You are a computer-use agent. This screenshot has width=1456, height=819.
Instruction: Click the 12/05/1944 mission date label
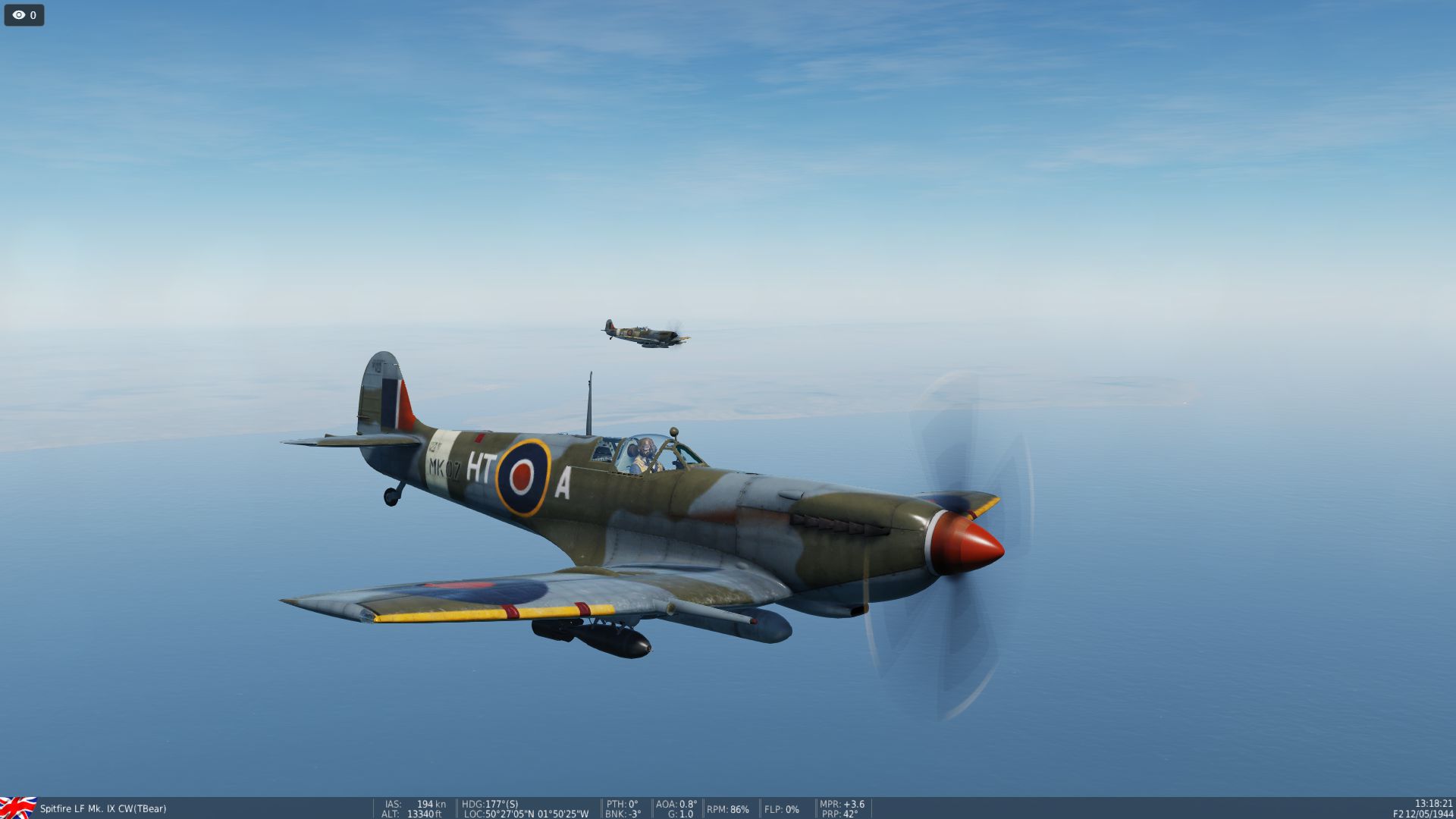coord(1428,814)
